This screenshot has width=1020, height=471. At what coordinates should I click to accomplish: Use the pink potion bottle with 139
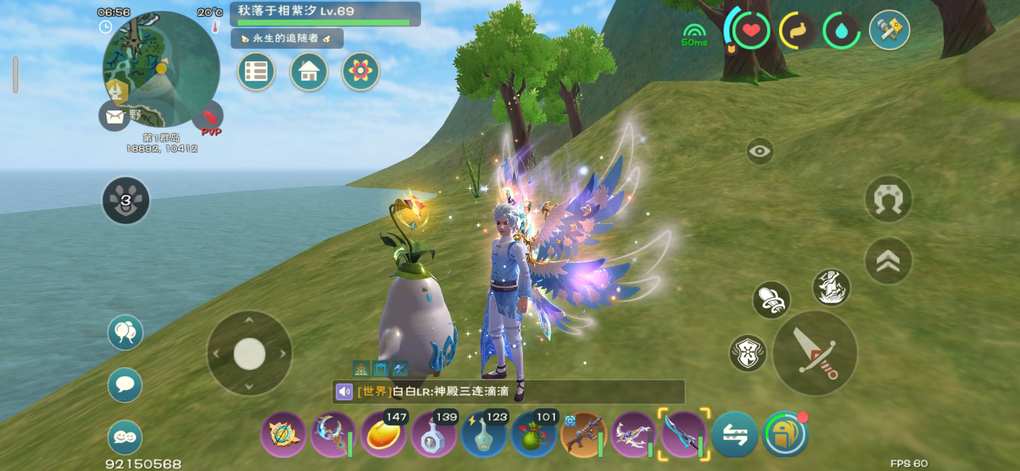point(435,435)
